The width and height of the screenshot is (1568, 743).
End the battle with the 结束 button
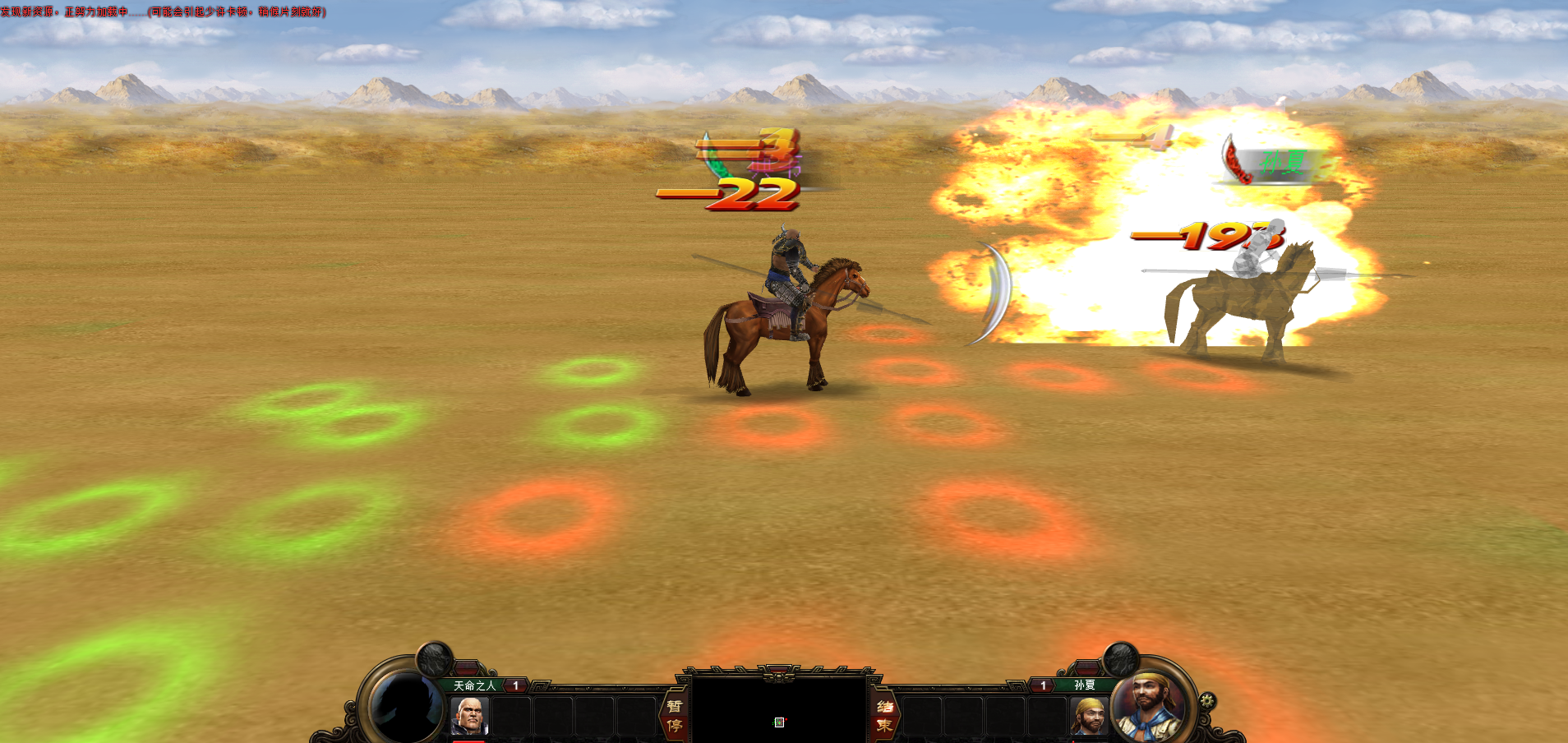point(884,715)
